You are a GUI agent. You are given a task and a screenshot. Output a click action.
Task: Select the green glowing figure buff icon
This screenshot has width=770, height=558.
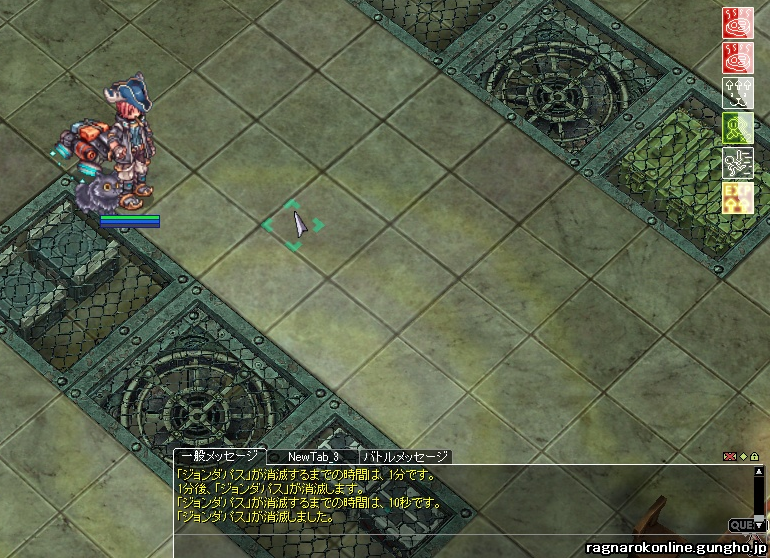[x=737, y=127]
